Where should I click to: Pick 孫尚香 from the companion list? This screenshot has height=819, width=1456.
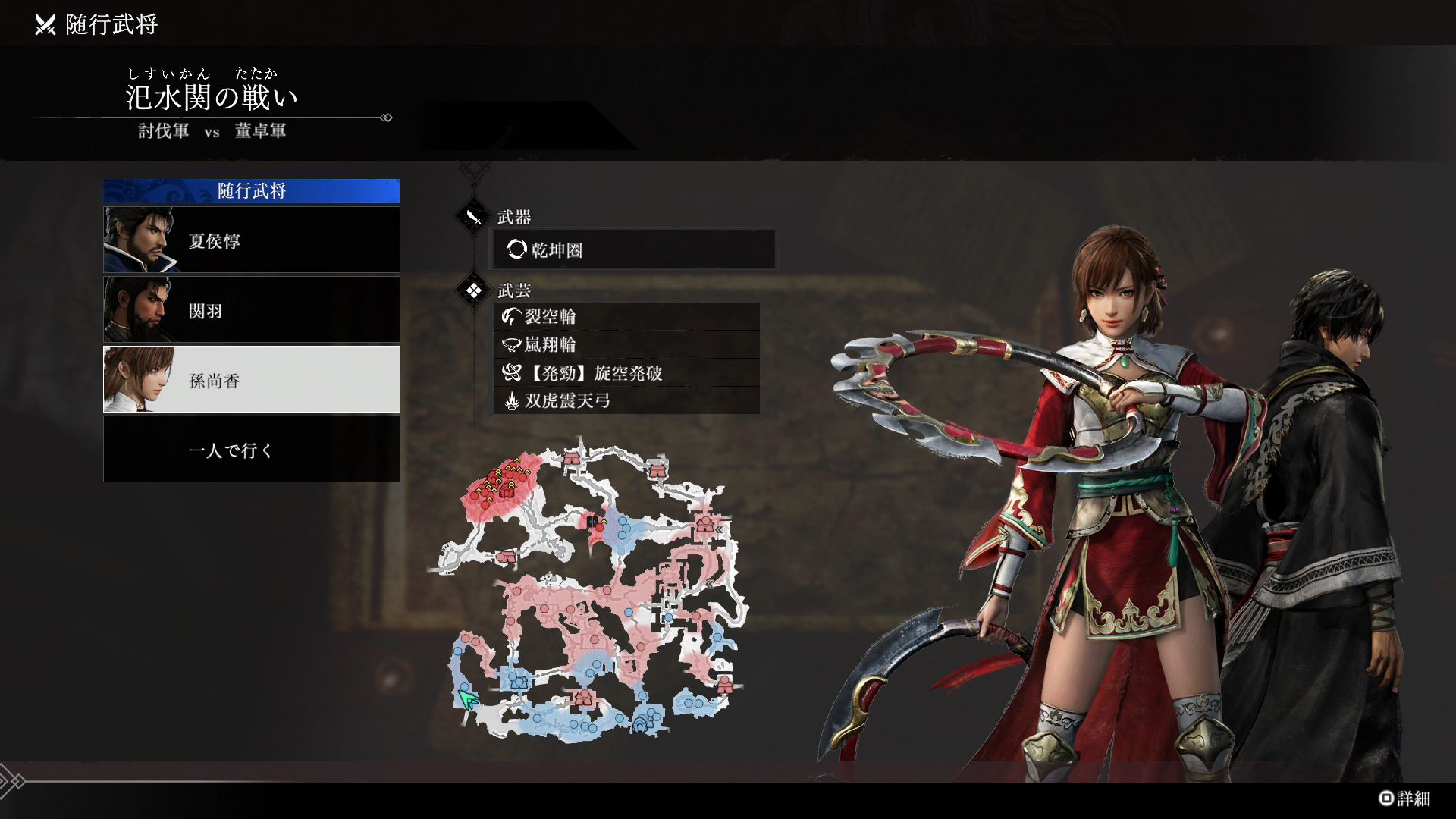click(251, 379)
